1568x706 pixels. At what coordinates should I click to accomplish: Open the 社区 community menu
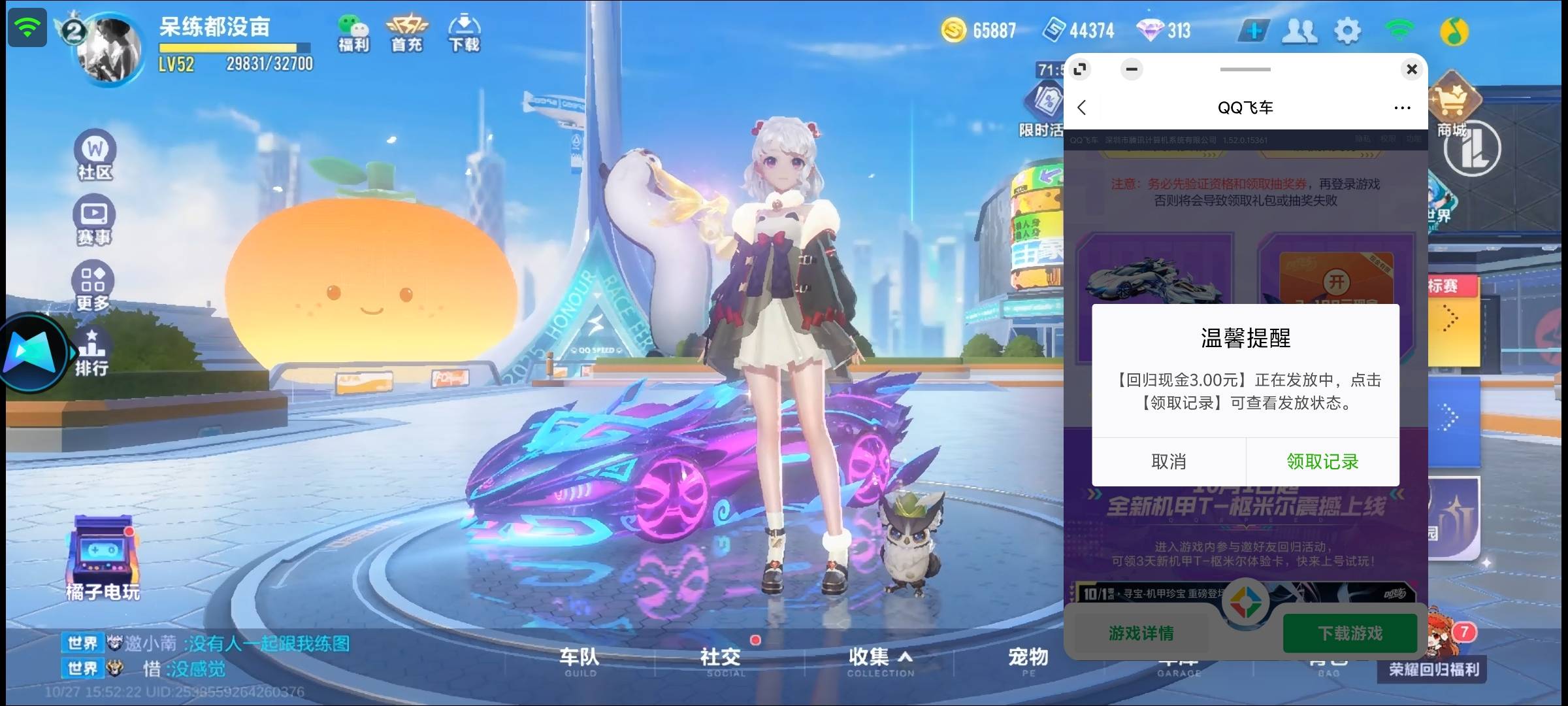(x=95, y=155)
